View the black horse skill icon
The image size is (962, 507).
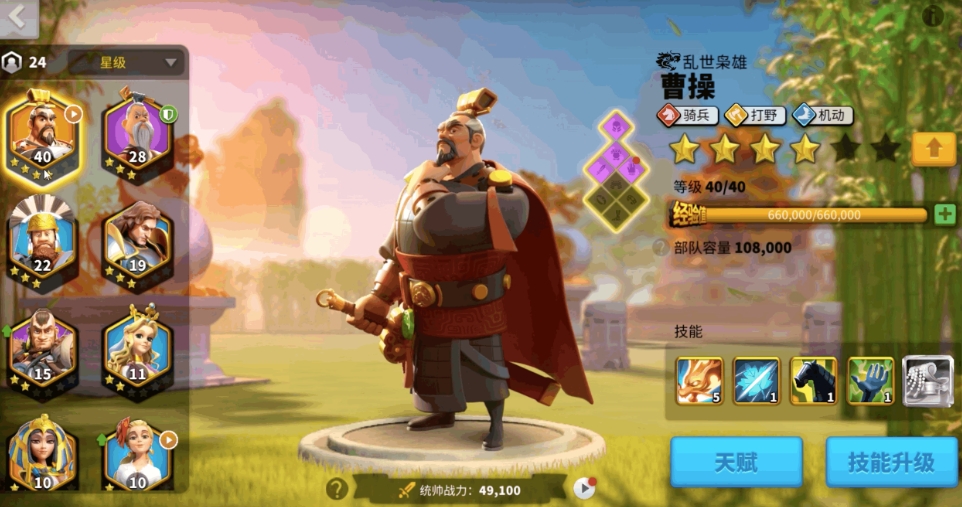(814, 380)
